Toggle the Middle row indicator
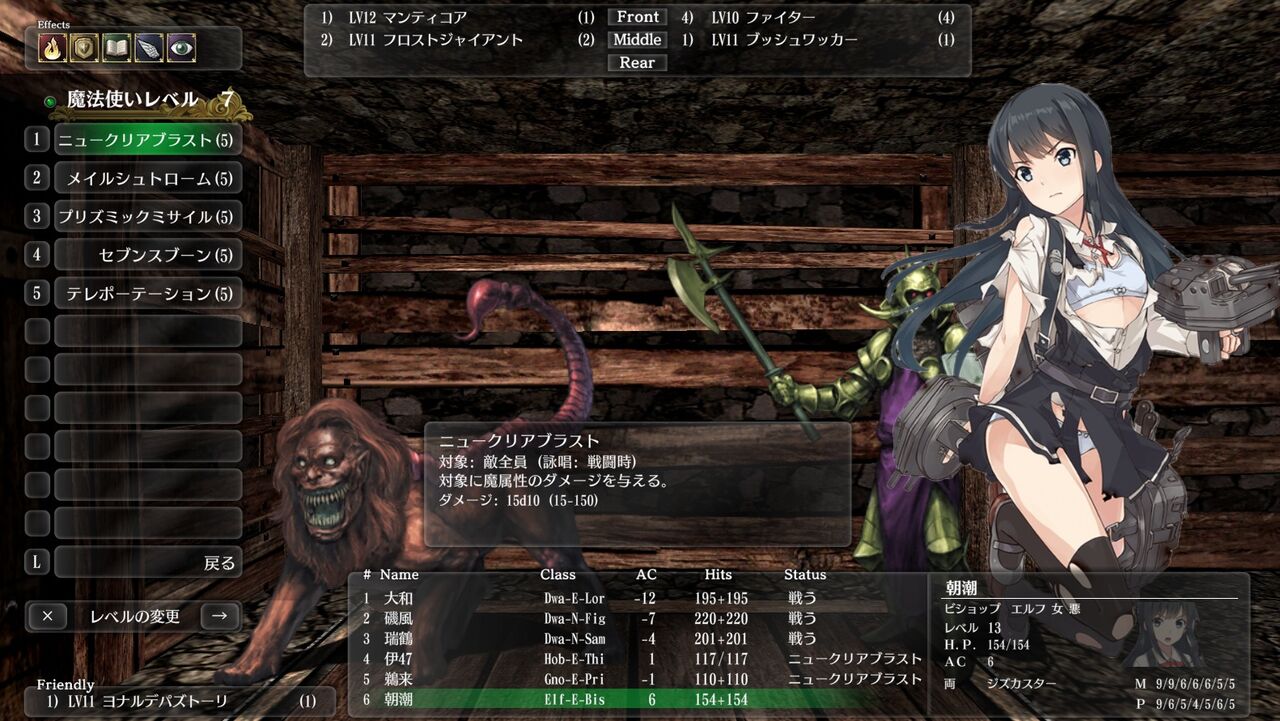The width and height of the screenshot is (1280, 721). tap(637, 39)
